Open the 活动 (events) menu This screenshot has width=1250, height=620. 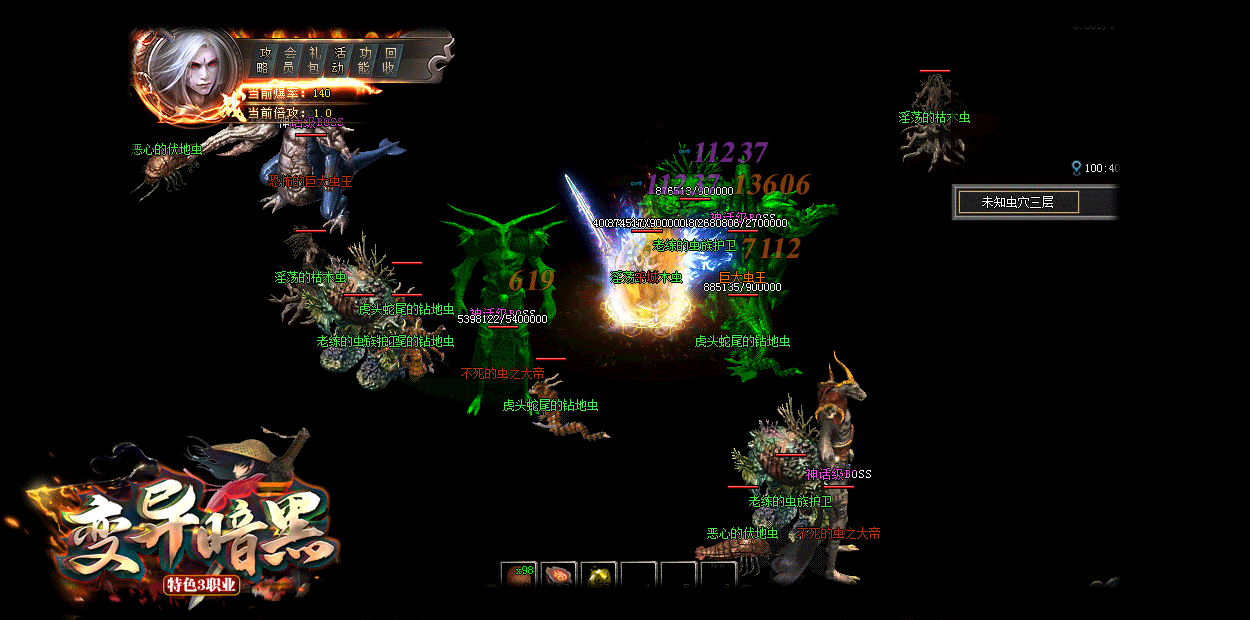pos(340,60)
